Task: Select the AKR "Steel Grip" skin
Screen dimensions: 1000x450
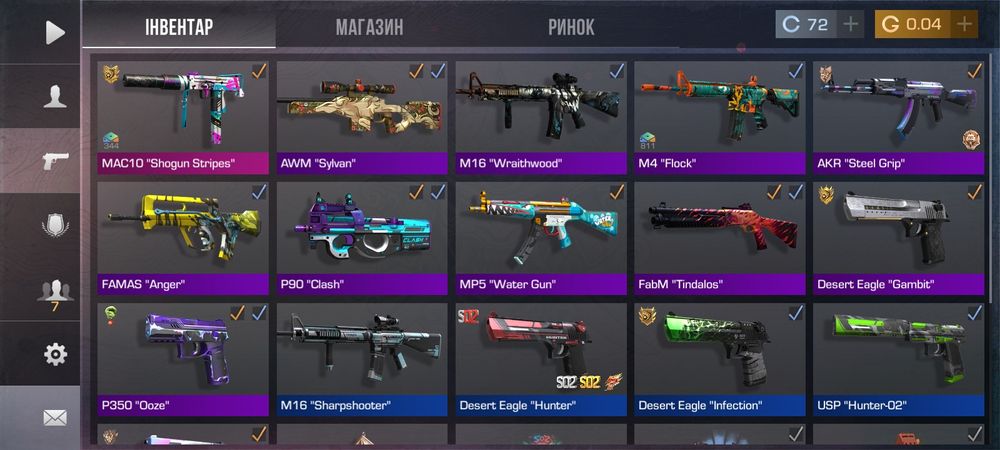Action: [898, 116]
